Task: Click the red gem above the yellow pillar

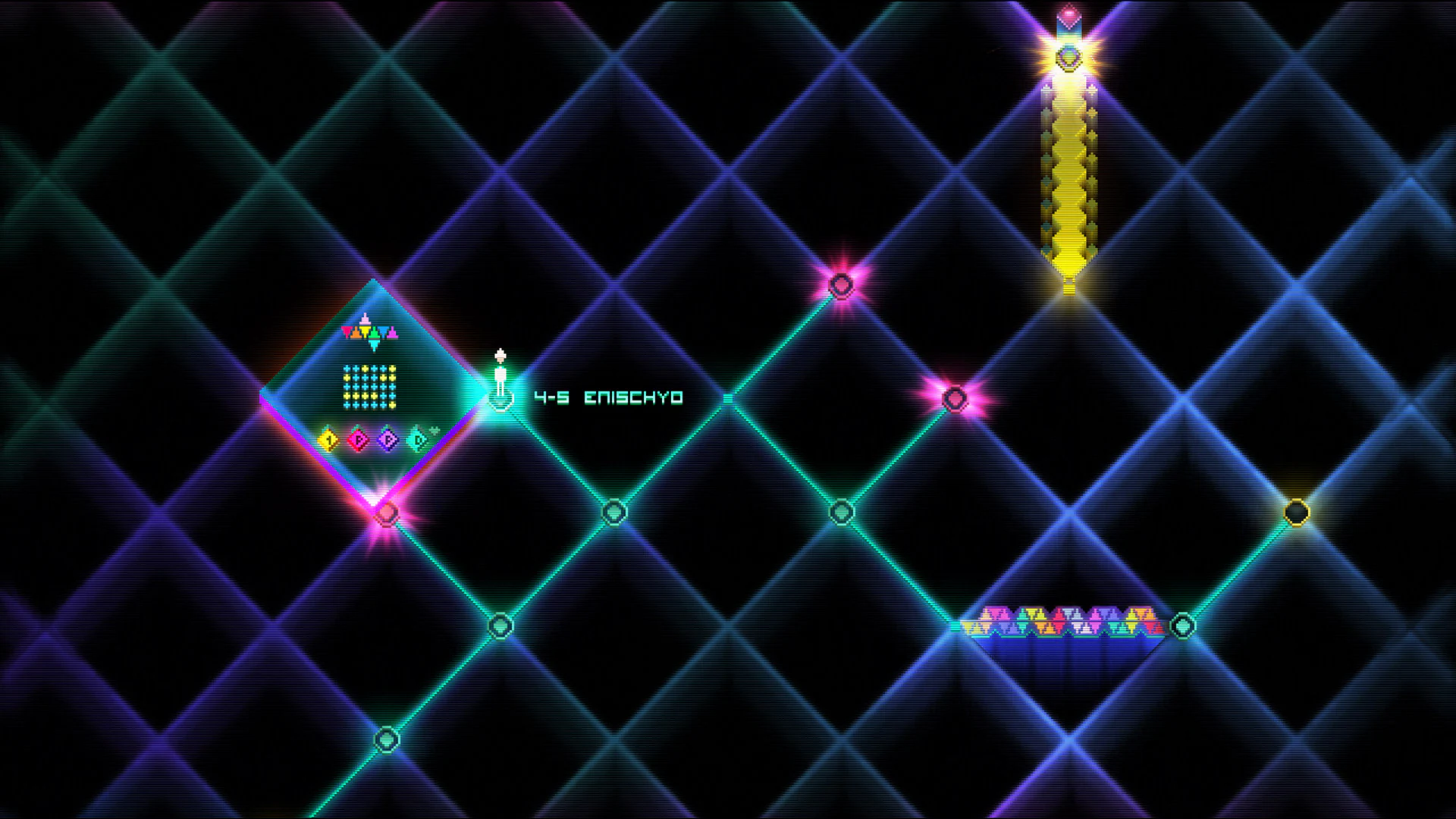Action: click(x=1070, y=11)
